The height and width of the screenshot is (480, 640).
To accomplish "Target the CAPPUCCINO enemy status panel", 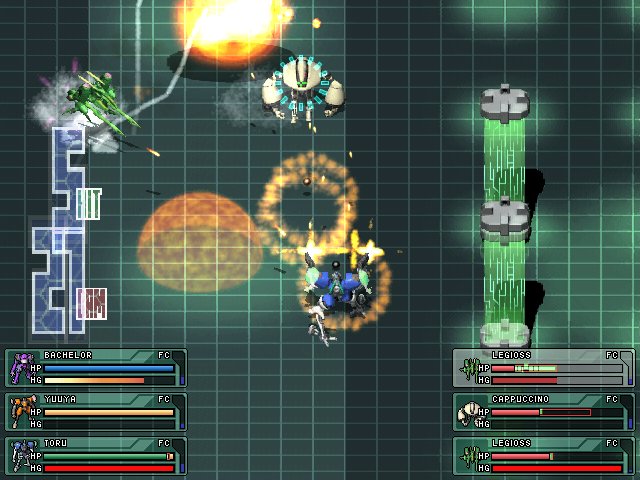I will (543, 411).
